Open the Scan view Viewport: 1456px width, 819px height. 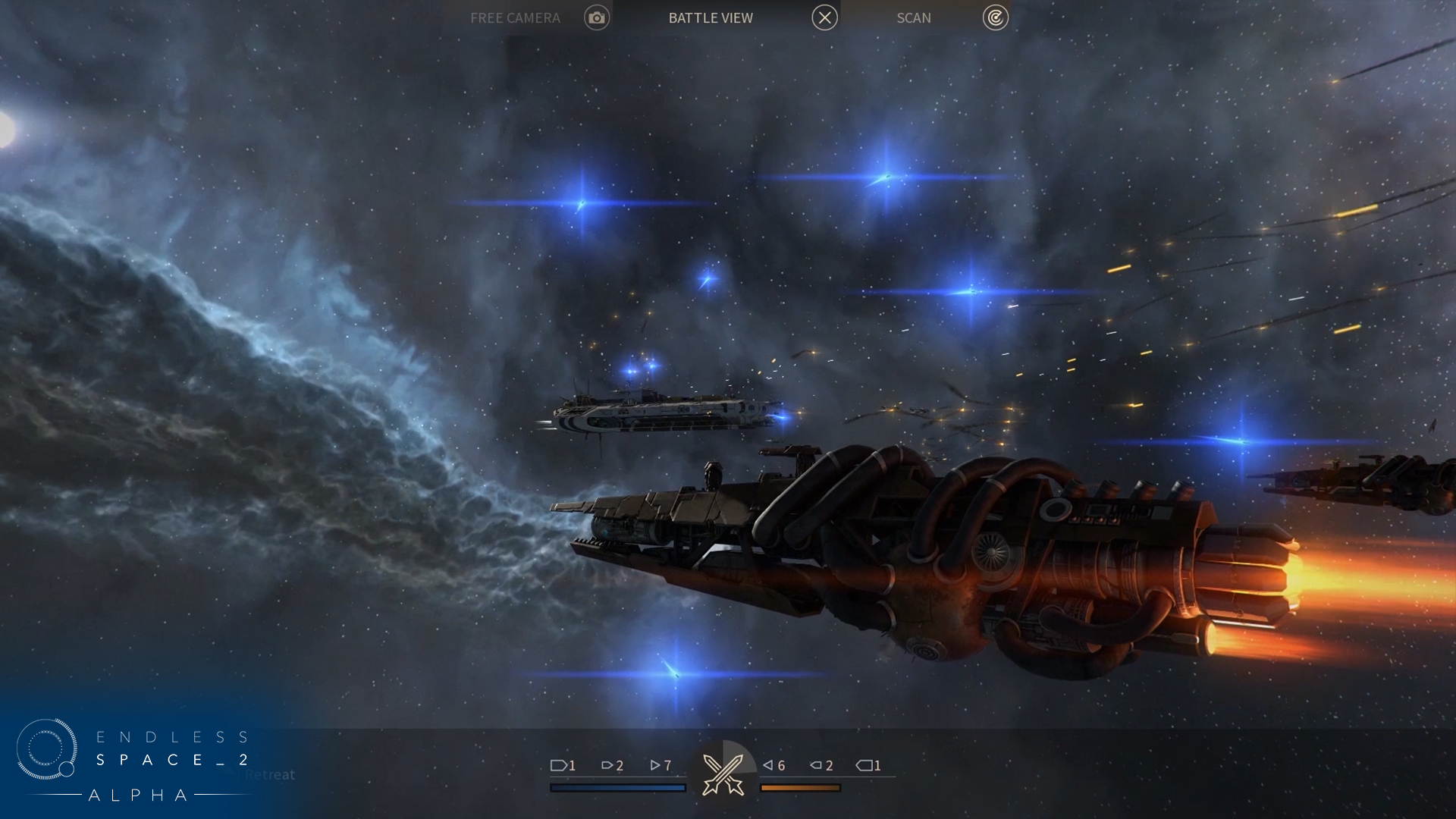[x=914, y=17]
